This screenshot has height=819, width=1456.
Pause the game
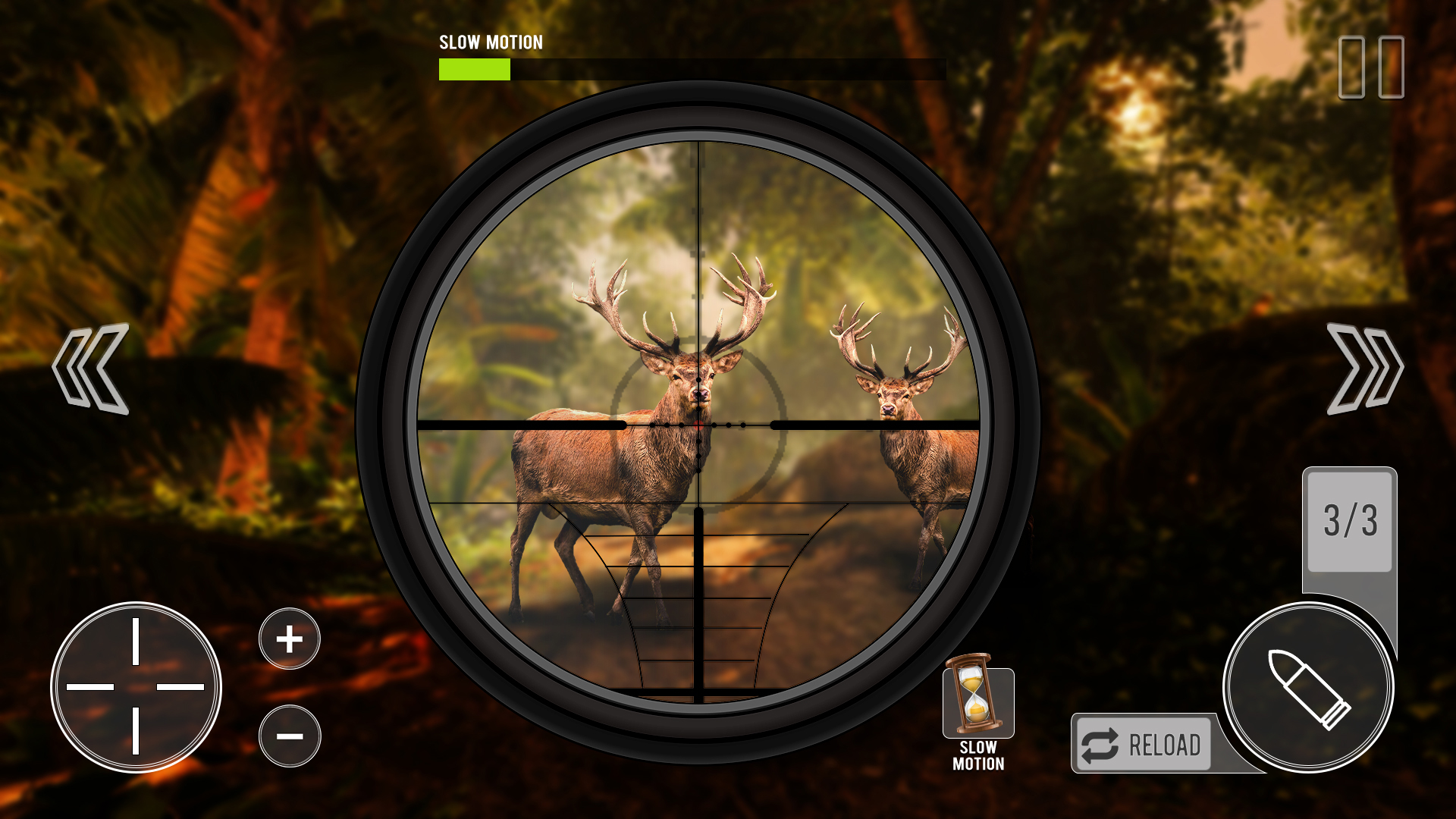tap(1371, 67)
